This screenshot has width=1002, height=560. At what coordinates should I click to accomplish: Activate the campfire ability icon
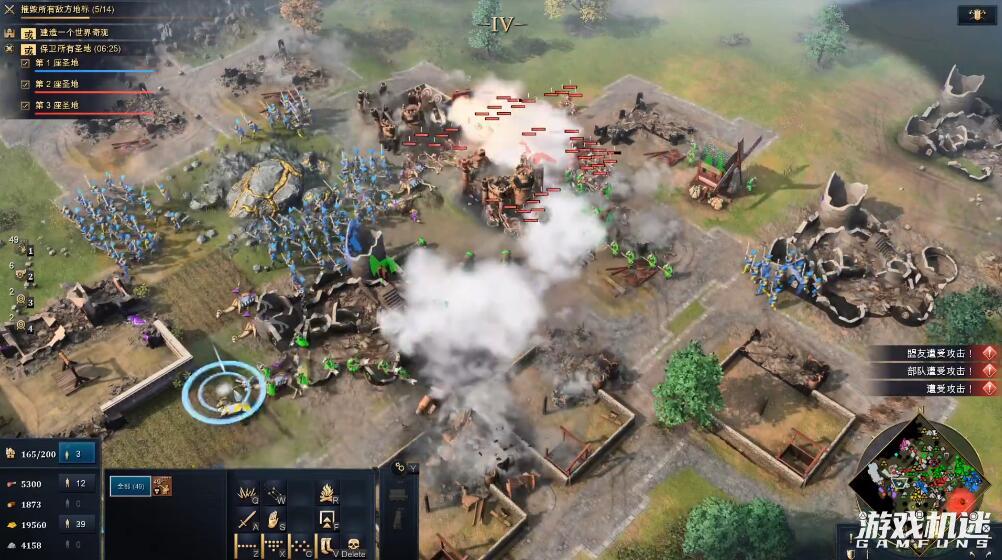327,492
